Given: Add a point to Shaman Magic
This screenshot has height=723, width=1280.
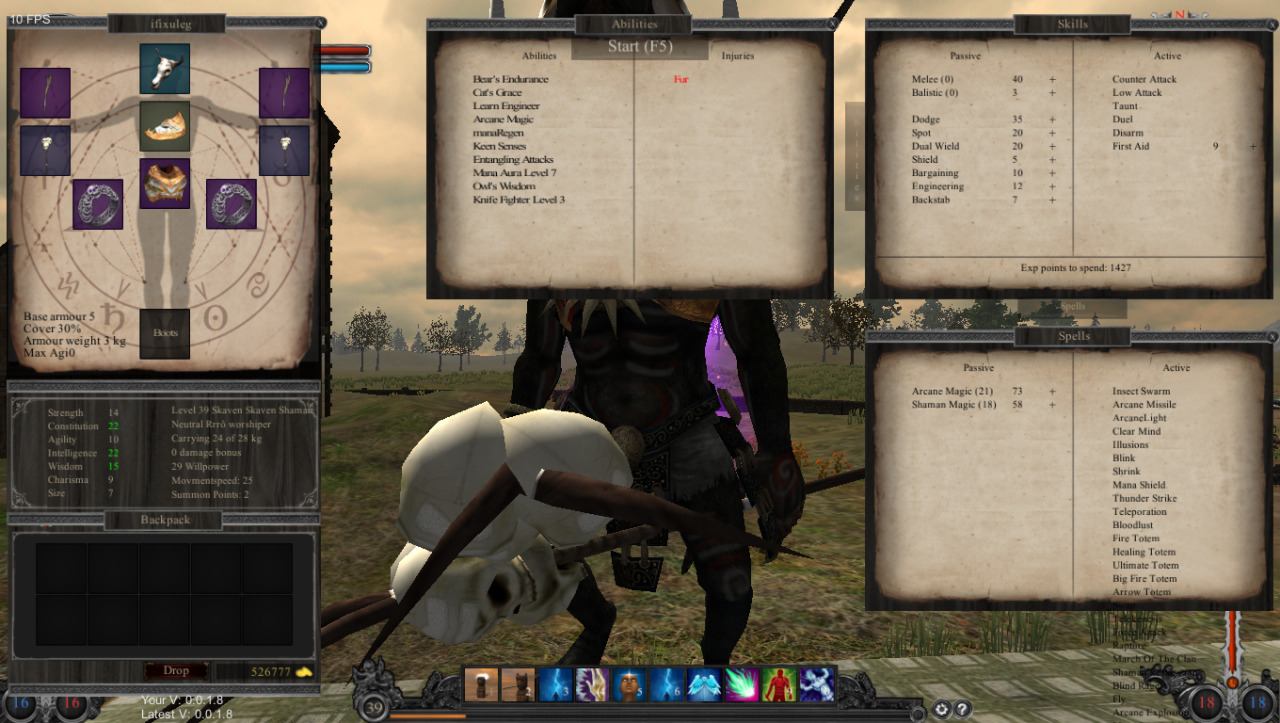Looking at the screenshot, I should click(1052, 405).
